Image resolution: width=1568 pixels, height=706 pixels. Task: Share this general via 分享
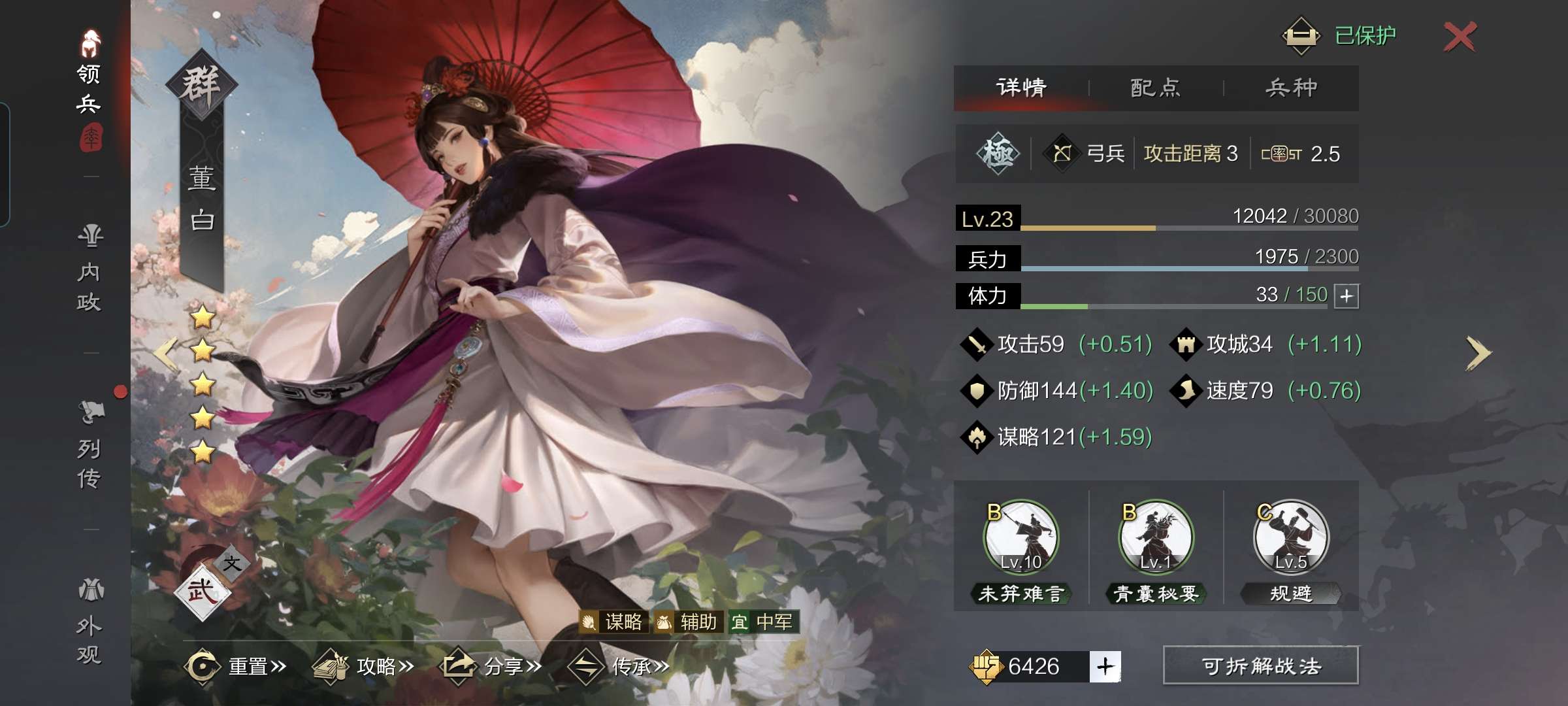pos(493,666)
